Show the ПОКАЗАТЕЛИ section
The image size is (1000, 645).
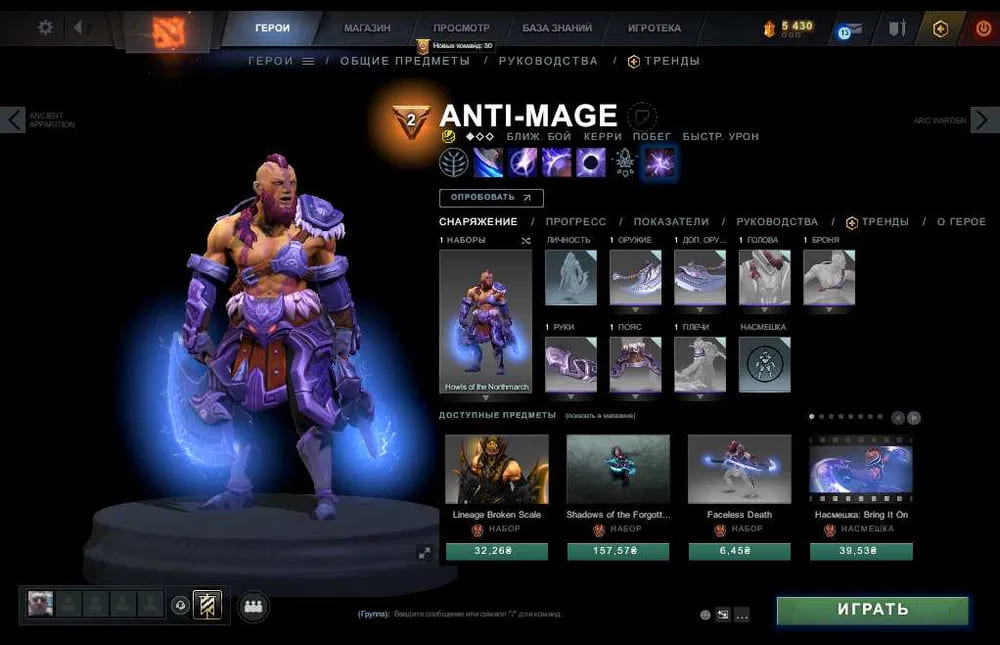671,222
